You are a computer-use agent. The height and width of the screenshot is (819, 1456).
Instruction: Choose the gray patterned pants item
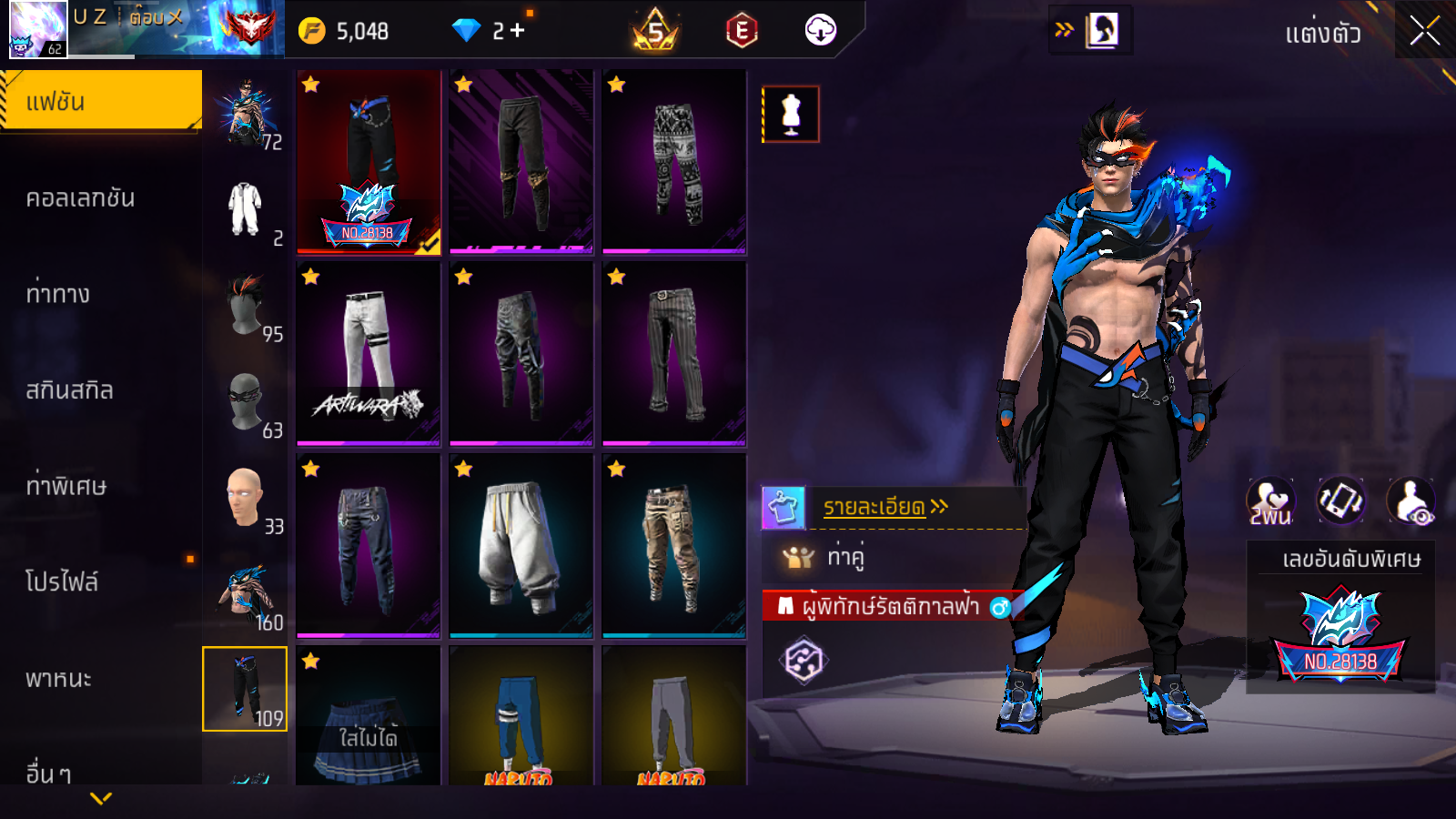point(674,162)
